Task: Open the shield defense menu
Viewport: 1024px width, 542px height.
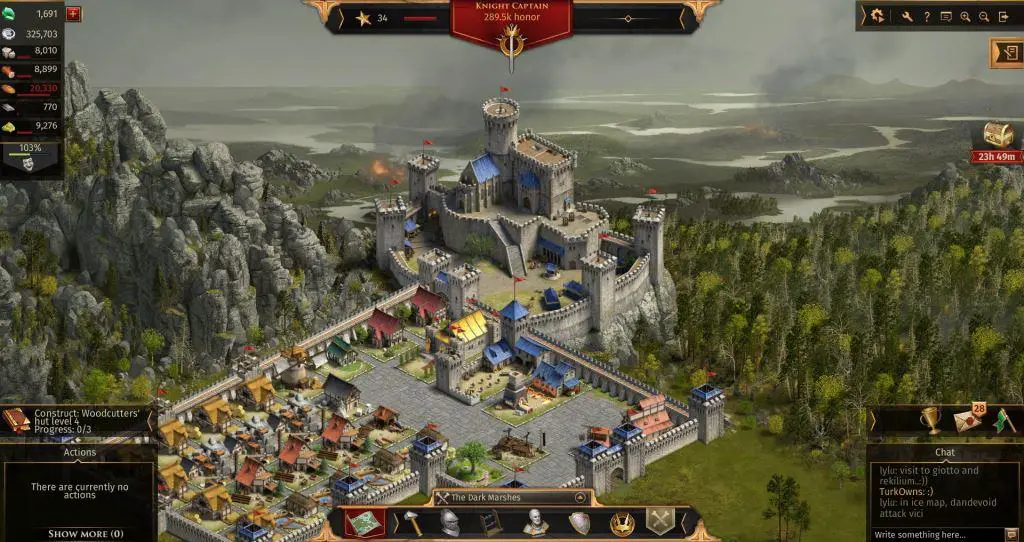Action: [579, 522]
